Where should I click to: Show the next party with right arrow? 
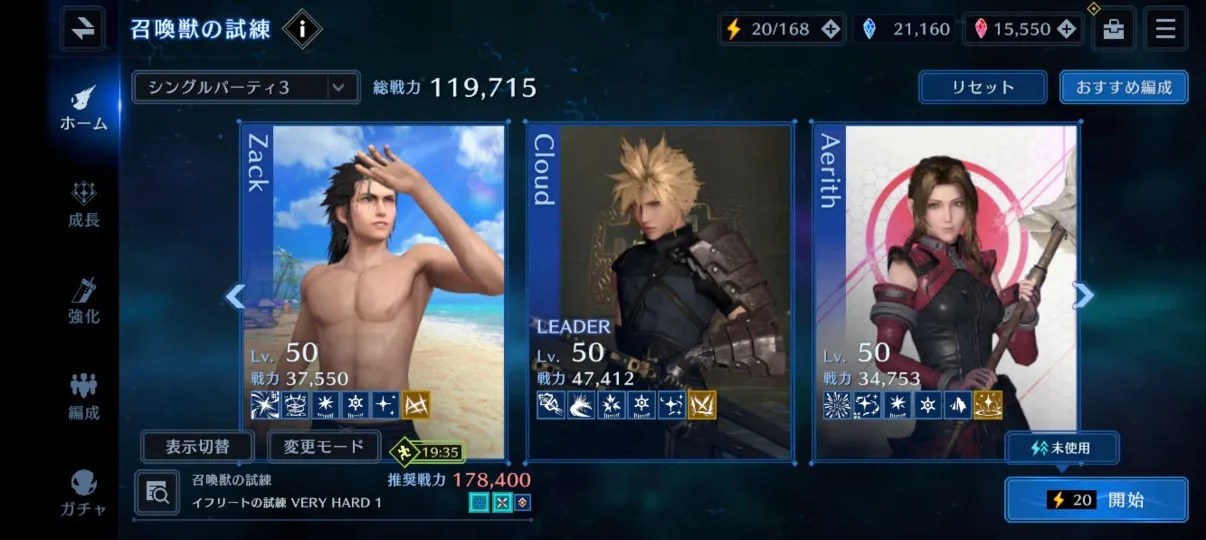(1083, 294)
